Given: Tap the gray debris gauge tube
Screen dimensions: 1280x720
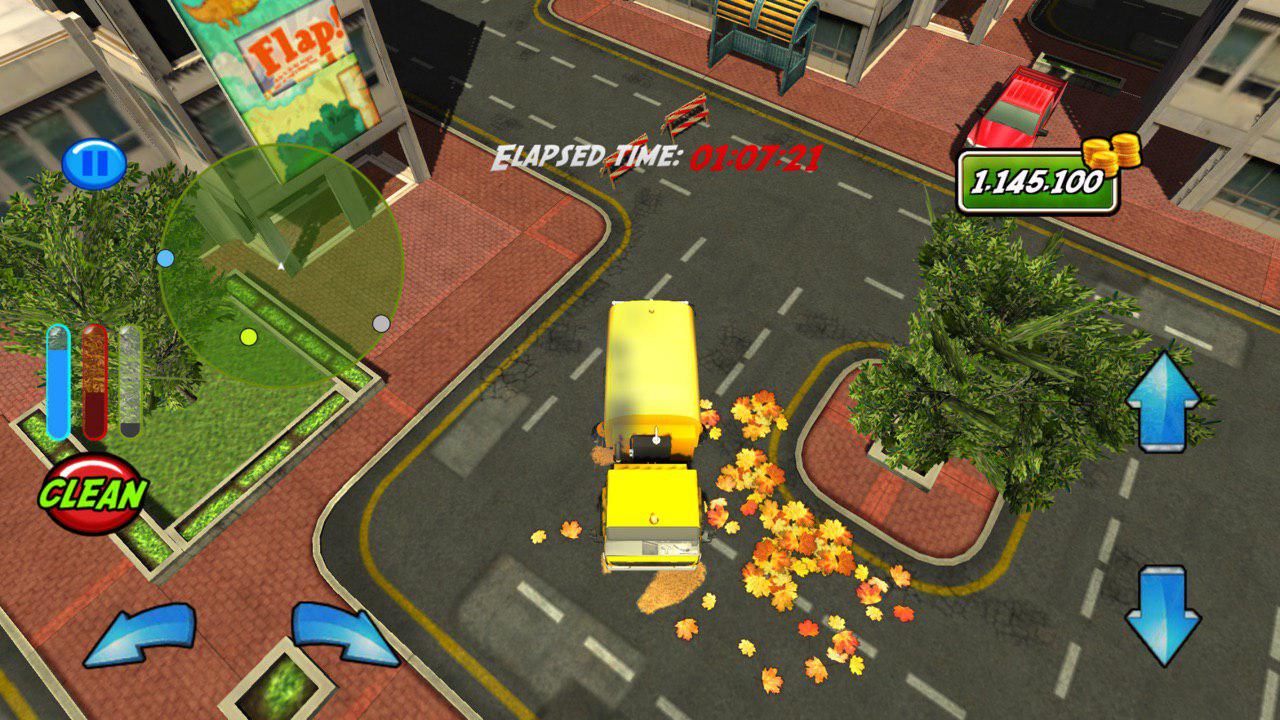Looking at the screenshot, I should click(x=130, y=380).
